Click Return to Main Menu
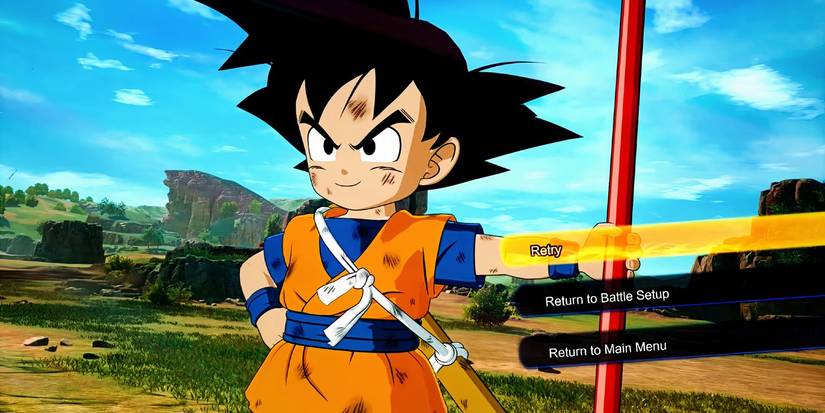Image resolution: width=825 pixels, height=413 pixels. point(608,348)
